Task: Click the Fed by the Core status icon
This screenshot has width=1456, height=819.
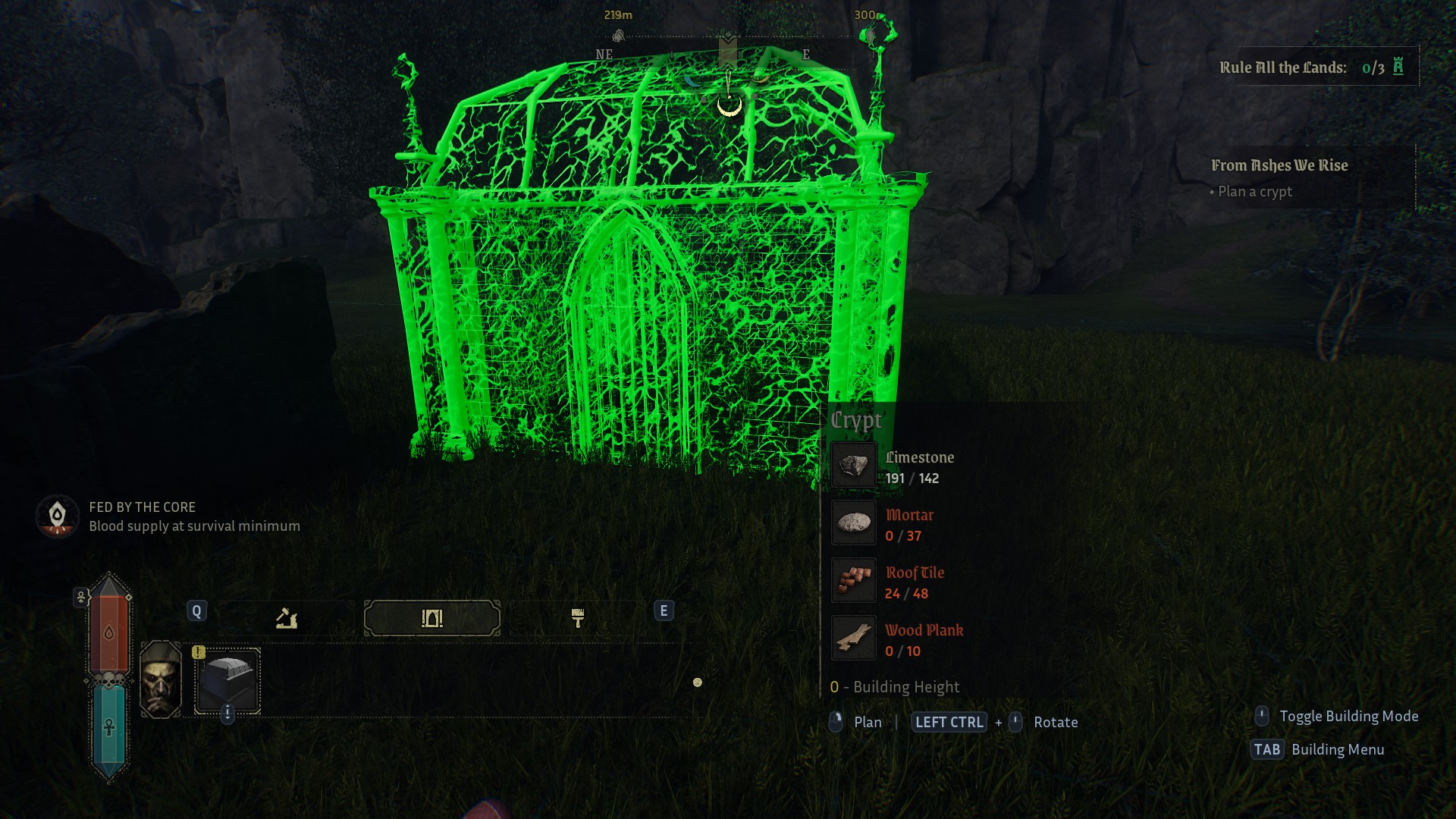Action: [x=58, y=516]
